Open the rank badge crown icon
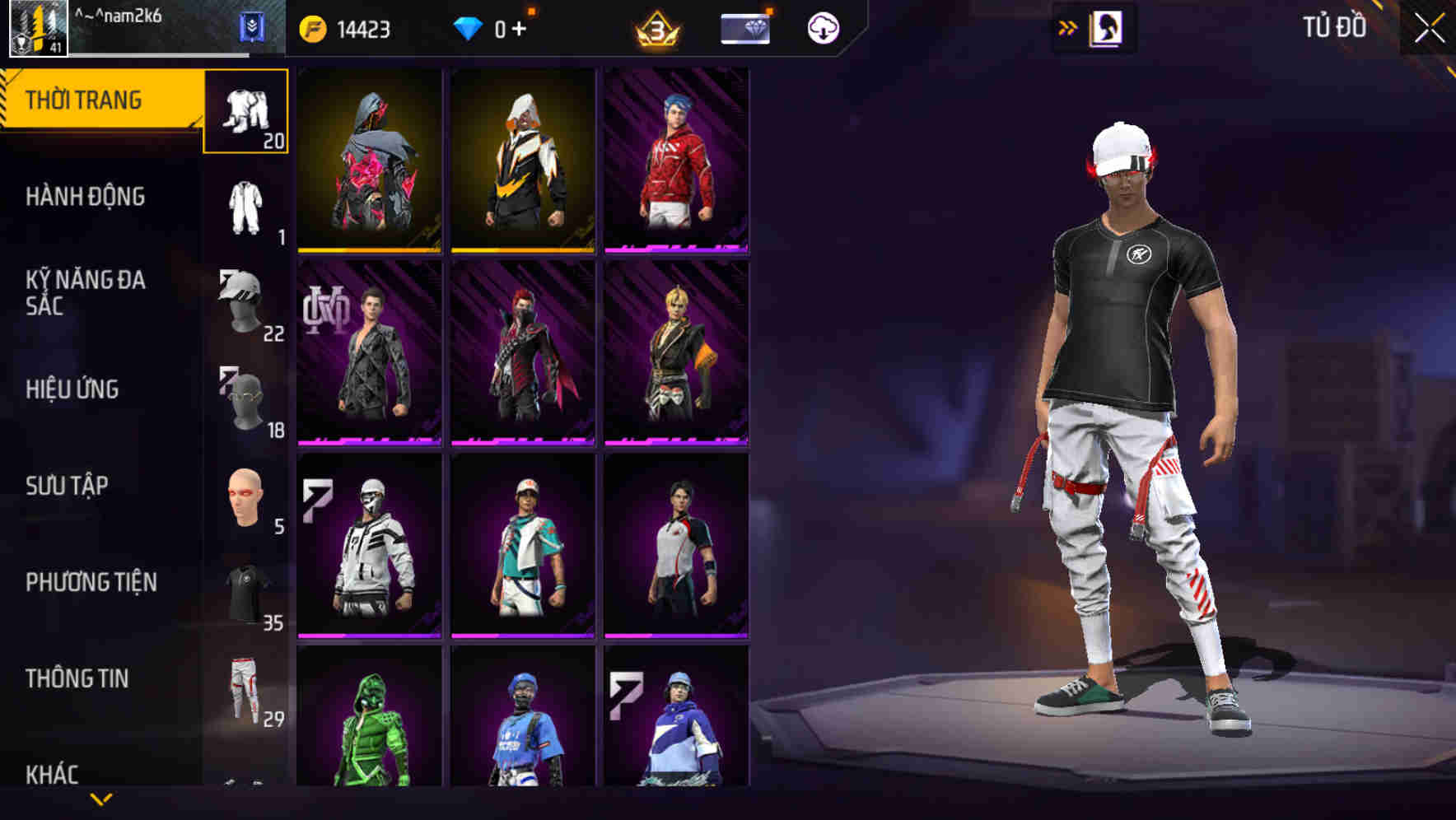This screenshot has width=1456, height=820. [655, 27]
